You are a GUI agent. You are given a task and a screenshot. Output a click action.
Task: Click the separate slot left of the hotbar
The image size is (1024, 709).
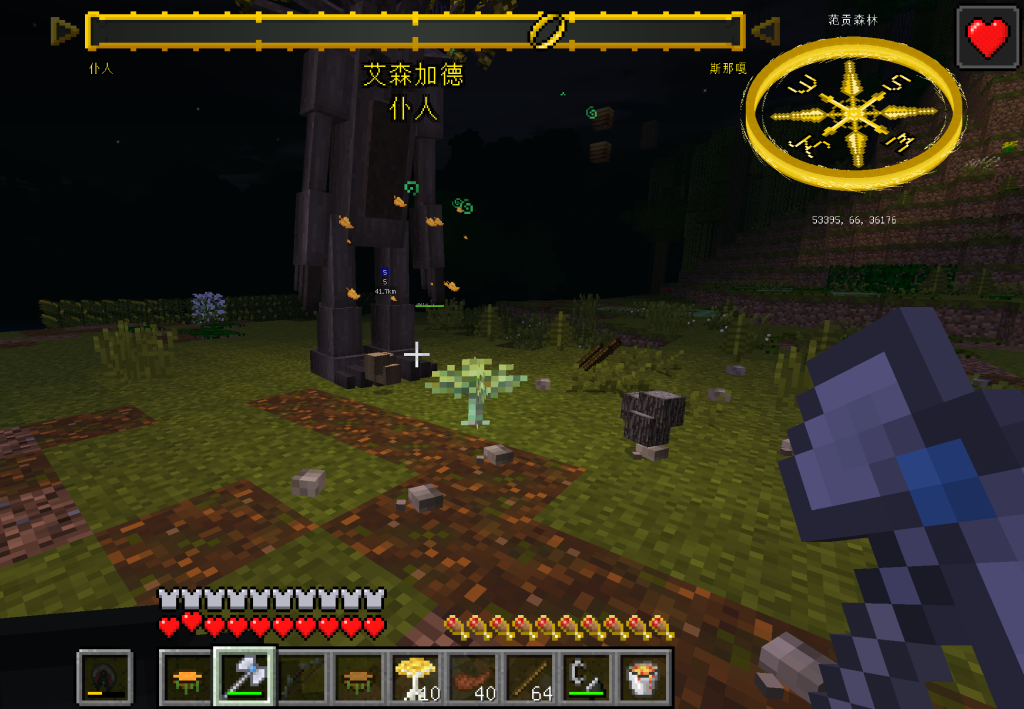(x=105, y=677)
